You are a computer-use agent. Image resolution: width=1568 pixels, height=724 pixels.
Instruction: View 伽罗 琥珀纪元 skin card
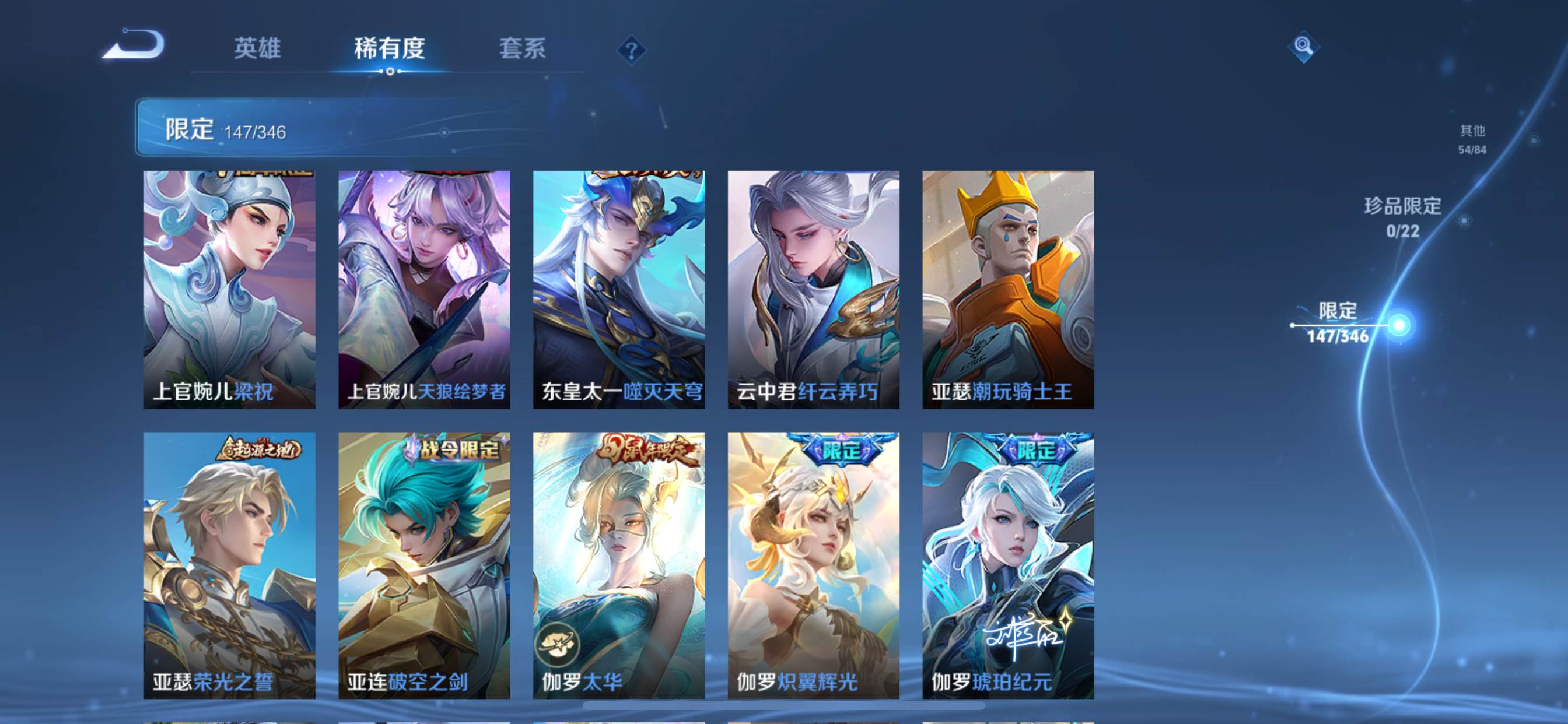coord(1008,565)
